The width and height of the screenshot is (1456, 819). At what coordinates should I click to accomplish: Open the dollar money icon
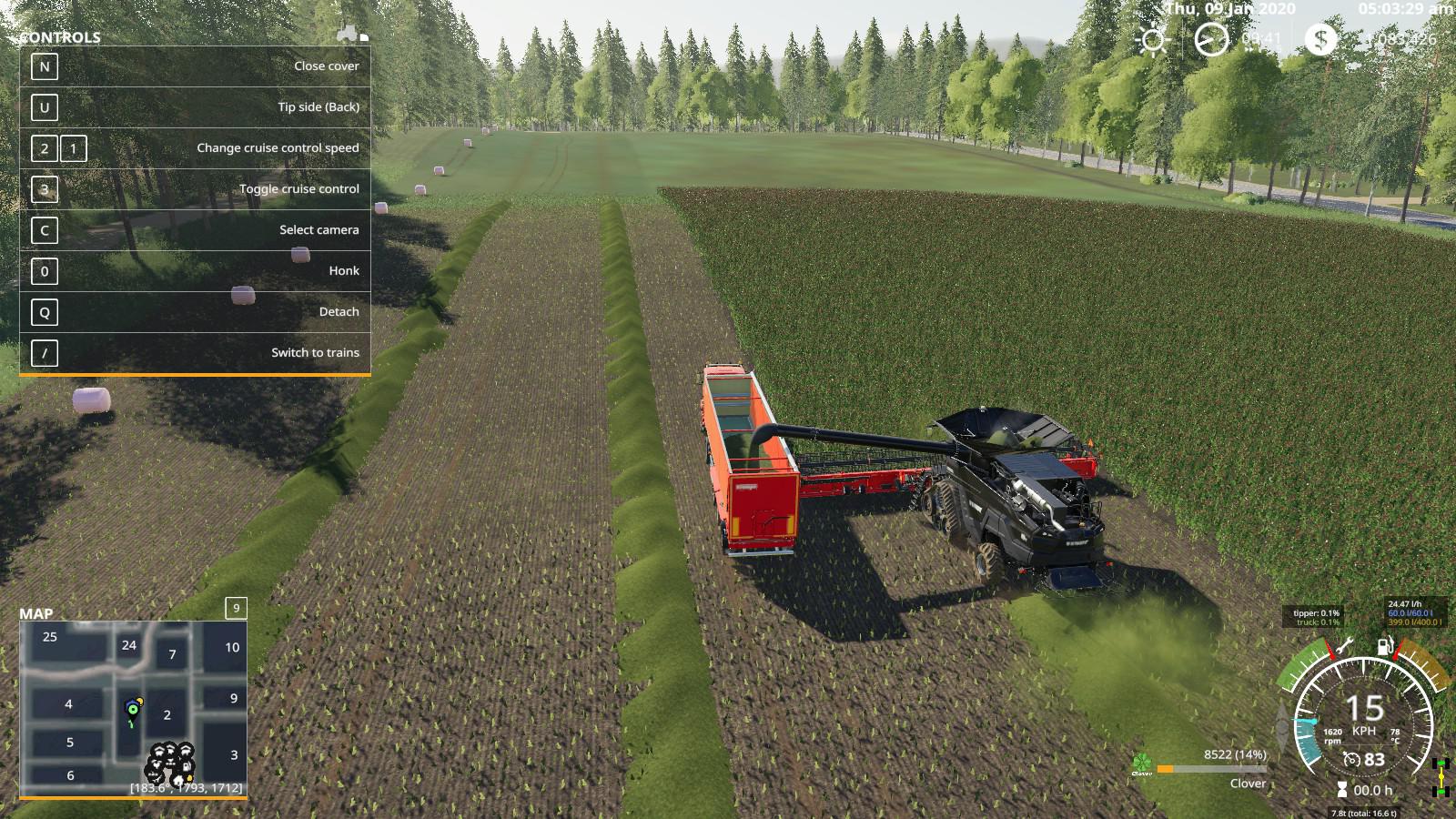[1320, 39]
